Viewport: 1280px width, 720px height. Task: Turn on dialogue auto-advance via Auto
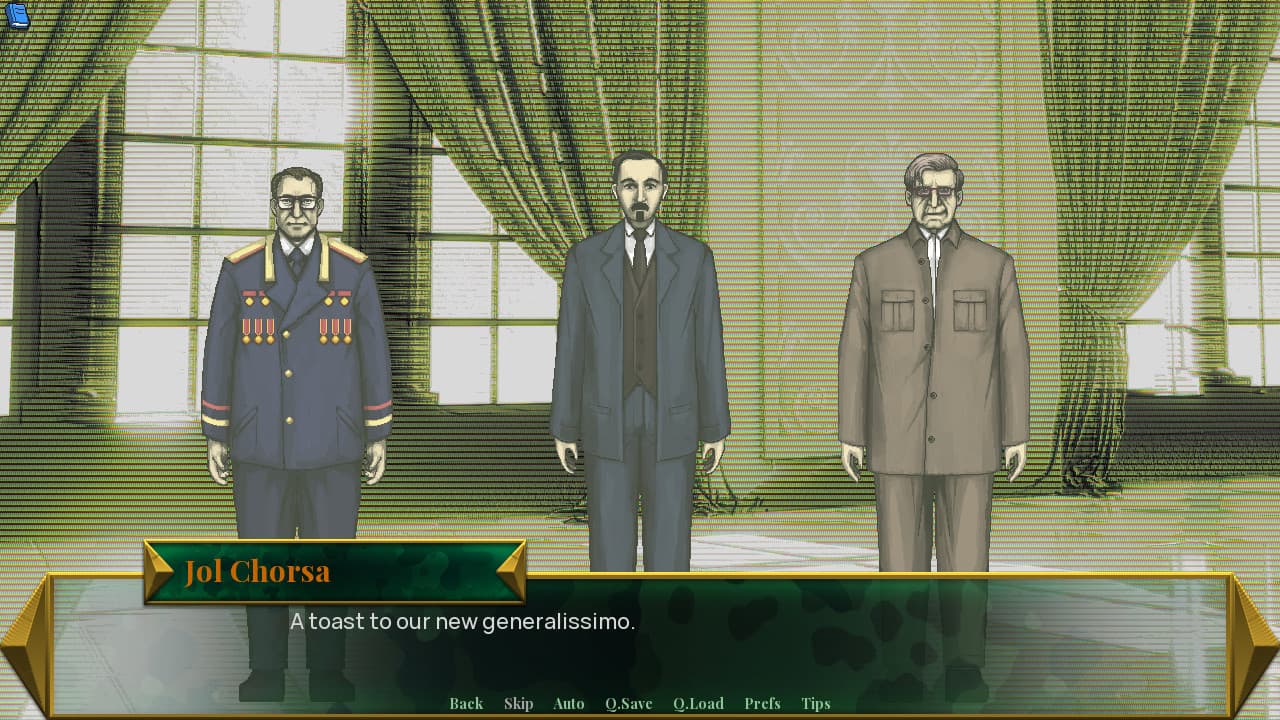tap(568, 703)
